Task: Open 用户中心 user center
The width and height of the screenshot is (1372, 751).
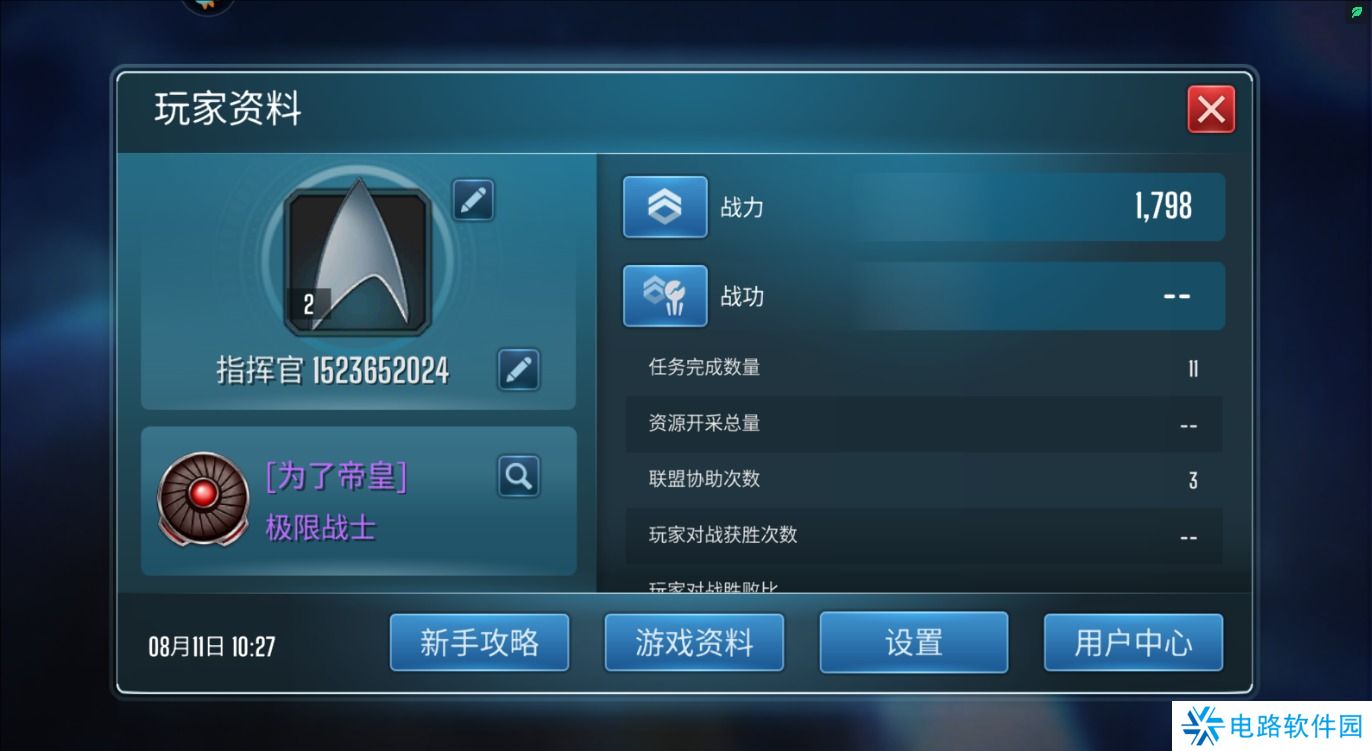Action: point(1132,642)
